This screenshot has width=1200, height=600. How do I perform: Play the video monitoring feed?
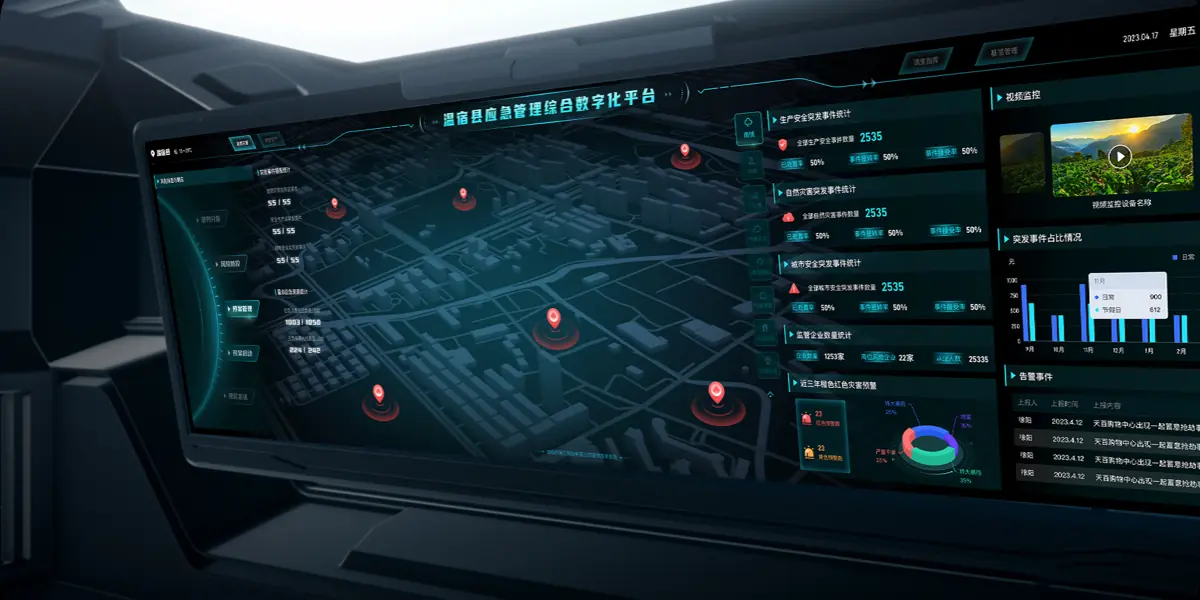(1120, 156)
